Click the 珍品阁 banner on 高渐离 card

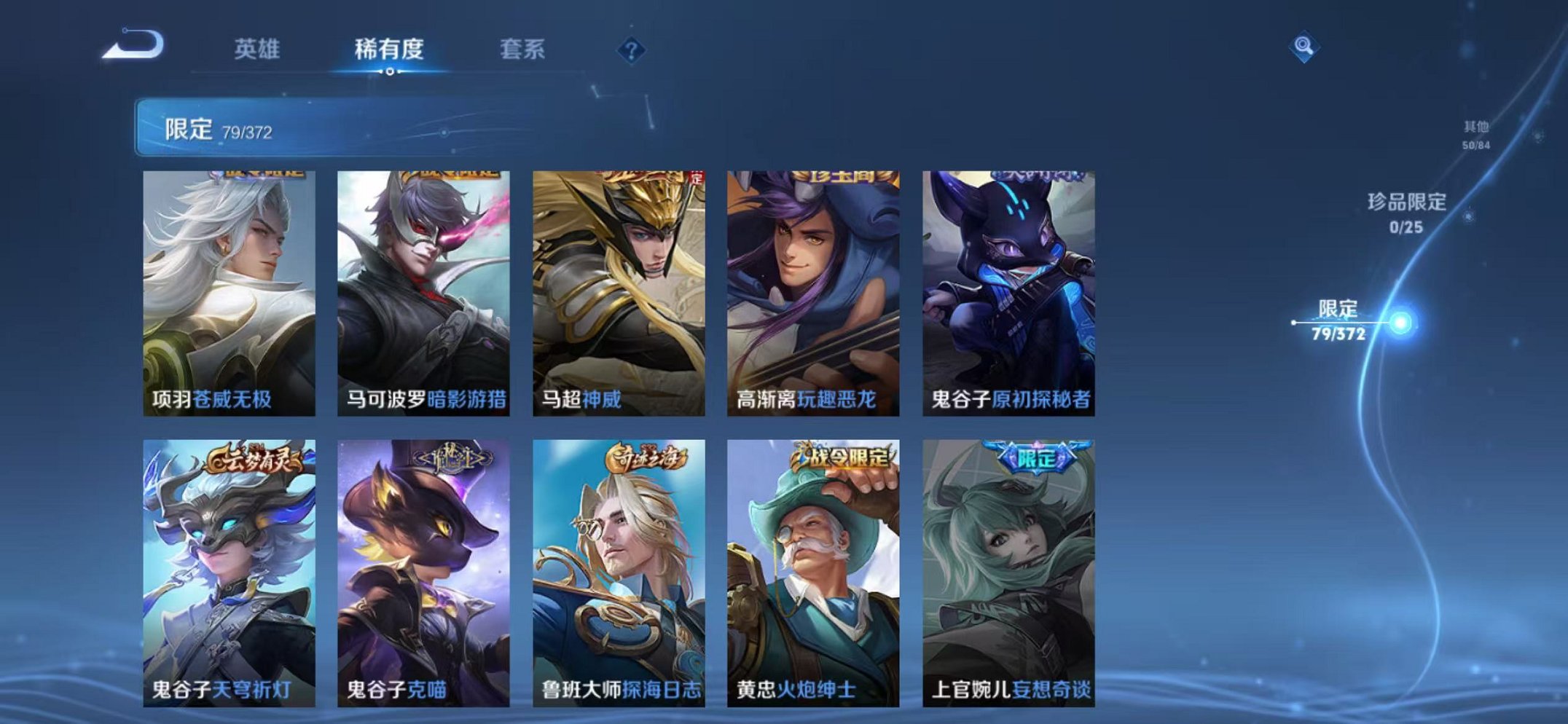[x=834, y=181]
